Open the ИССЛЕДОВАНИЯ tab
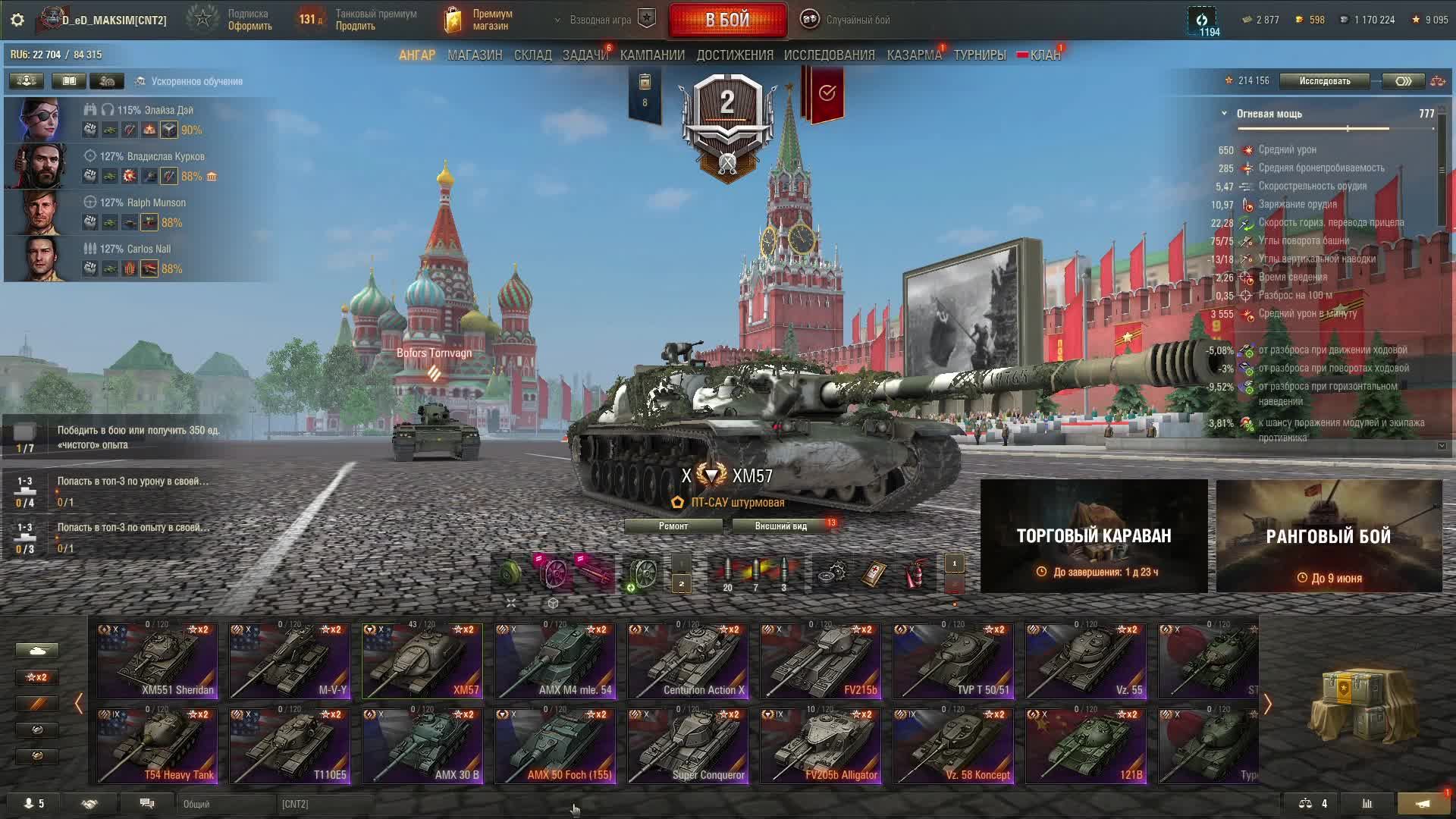The height and width of the screenshot is (819, 1456). 829,55
